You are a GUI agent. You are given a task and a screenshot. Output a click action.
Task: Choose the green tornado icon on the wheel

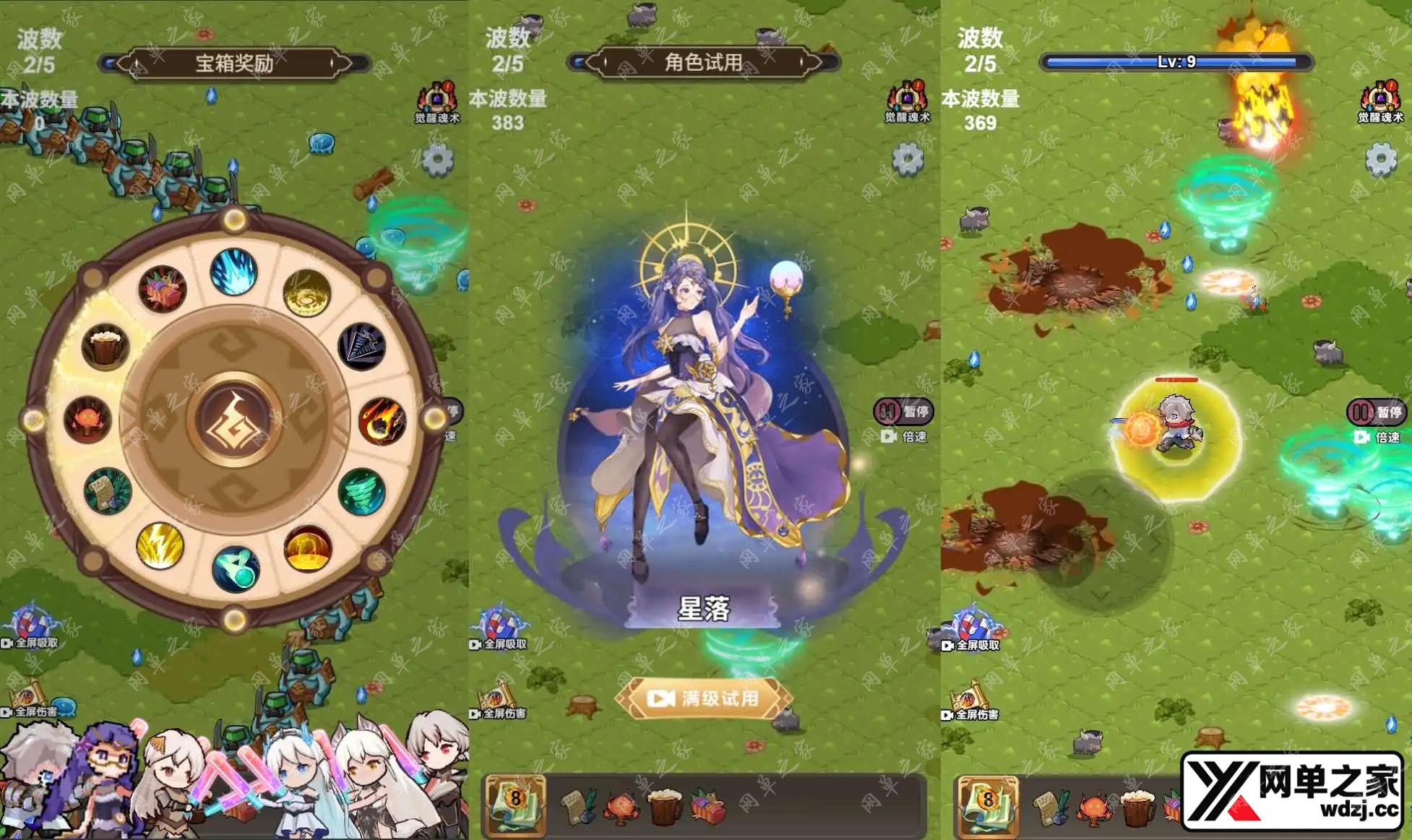(x=361, y=492)
